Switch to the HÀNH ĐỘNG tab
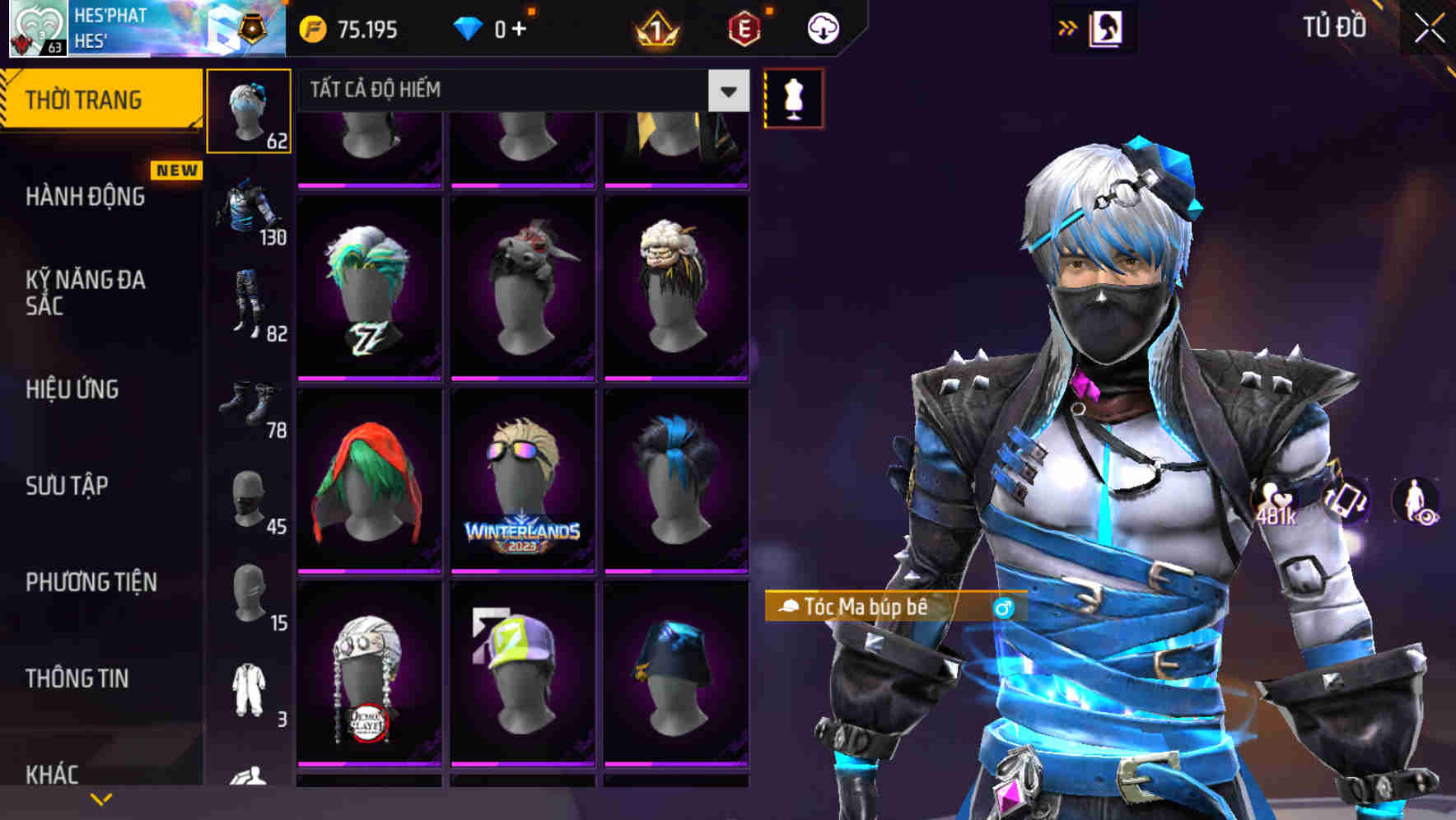 pyautogui.click(x=88, y=198)
